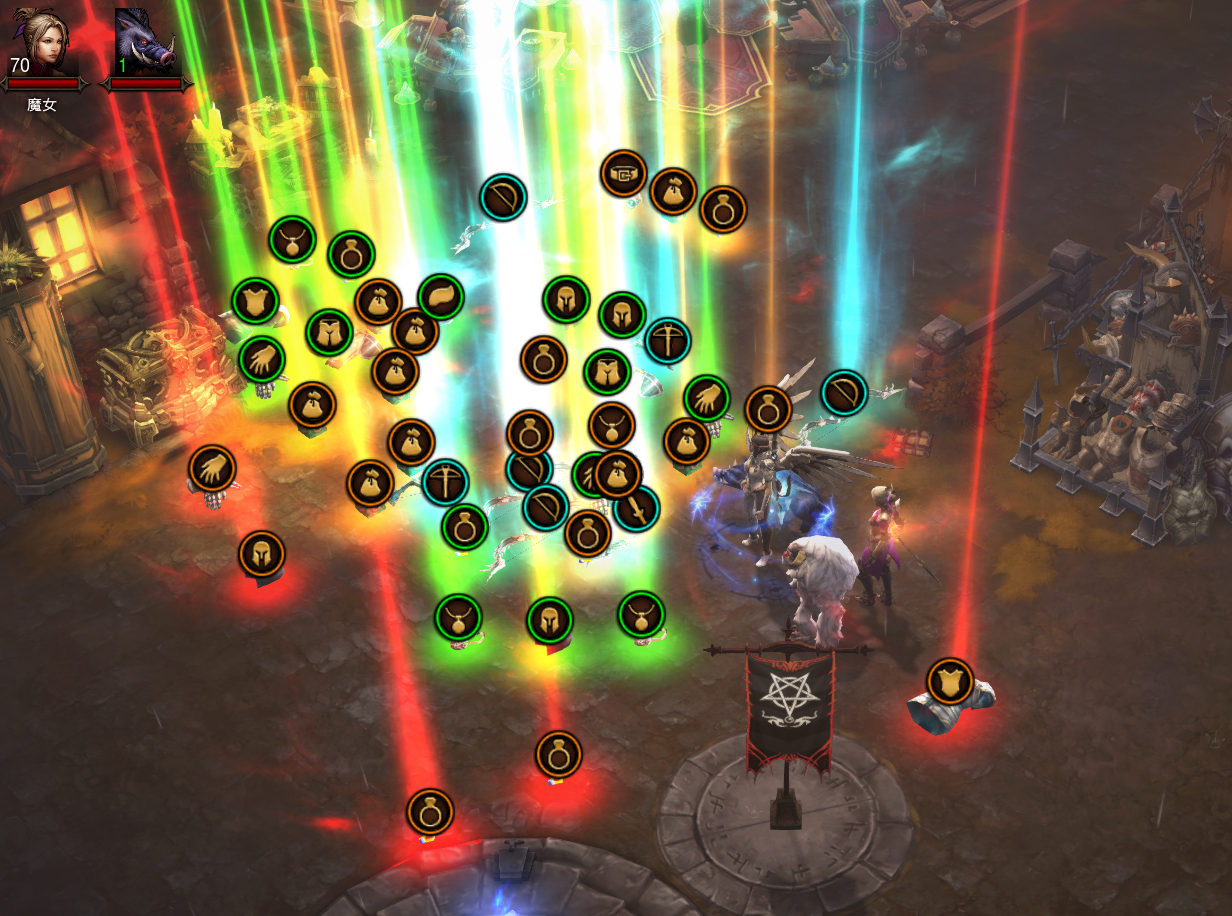Choose the green chest armor loot icon
The width and height of the screenshot is (1232, 916).
point(255,301)
